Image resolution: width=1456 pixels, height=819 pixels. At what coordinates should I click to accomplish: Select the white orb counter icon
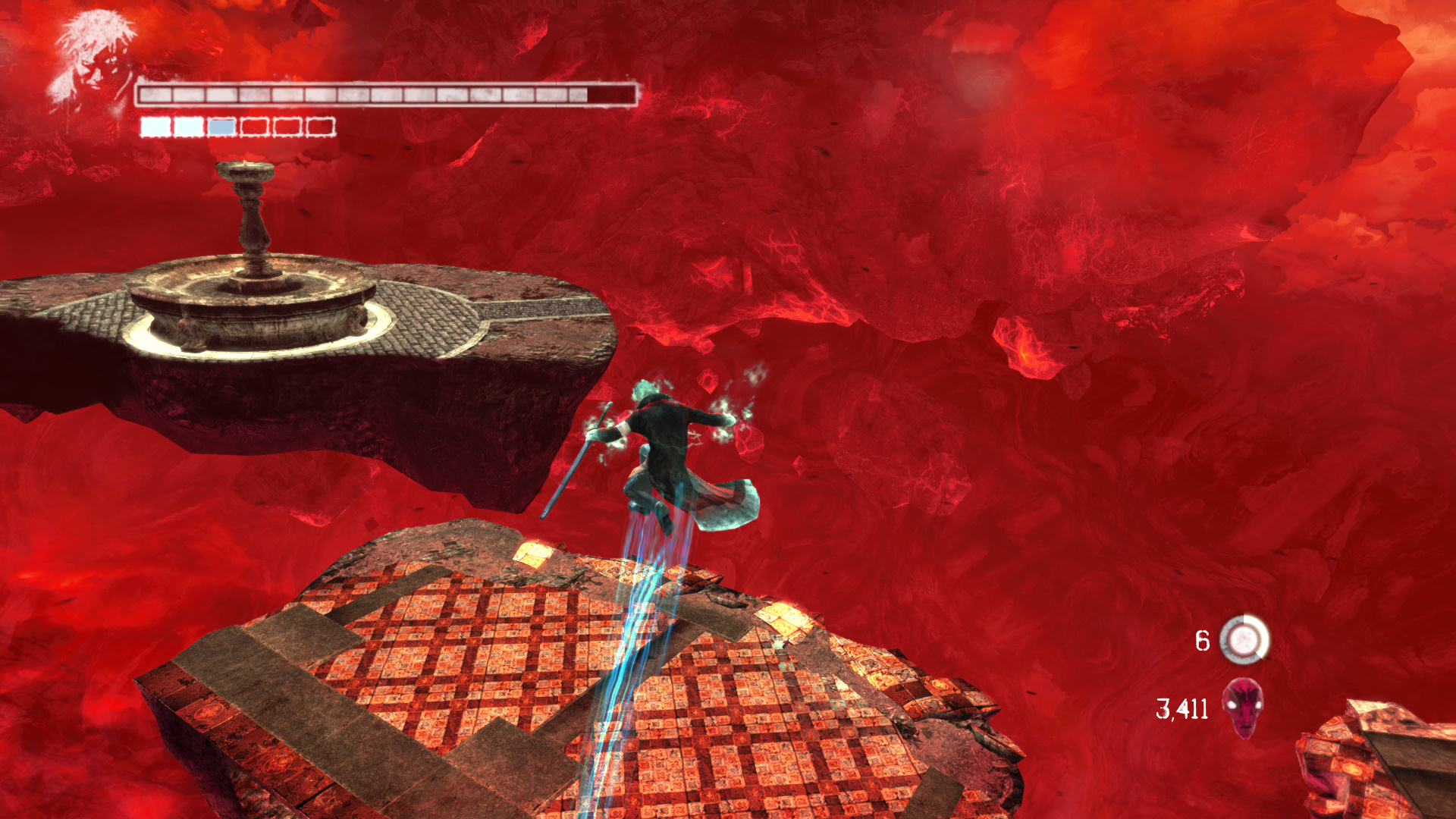(x=1244, y=640)
